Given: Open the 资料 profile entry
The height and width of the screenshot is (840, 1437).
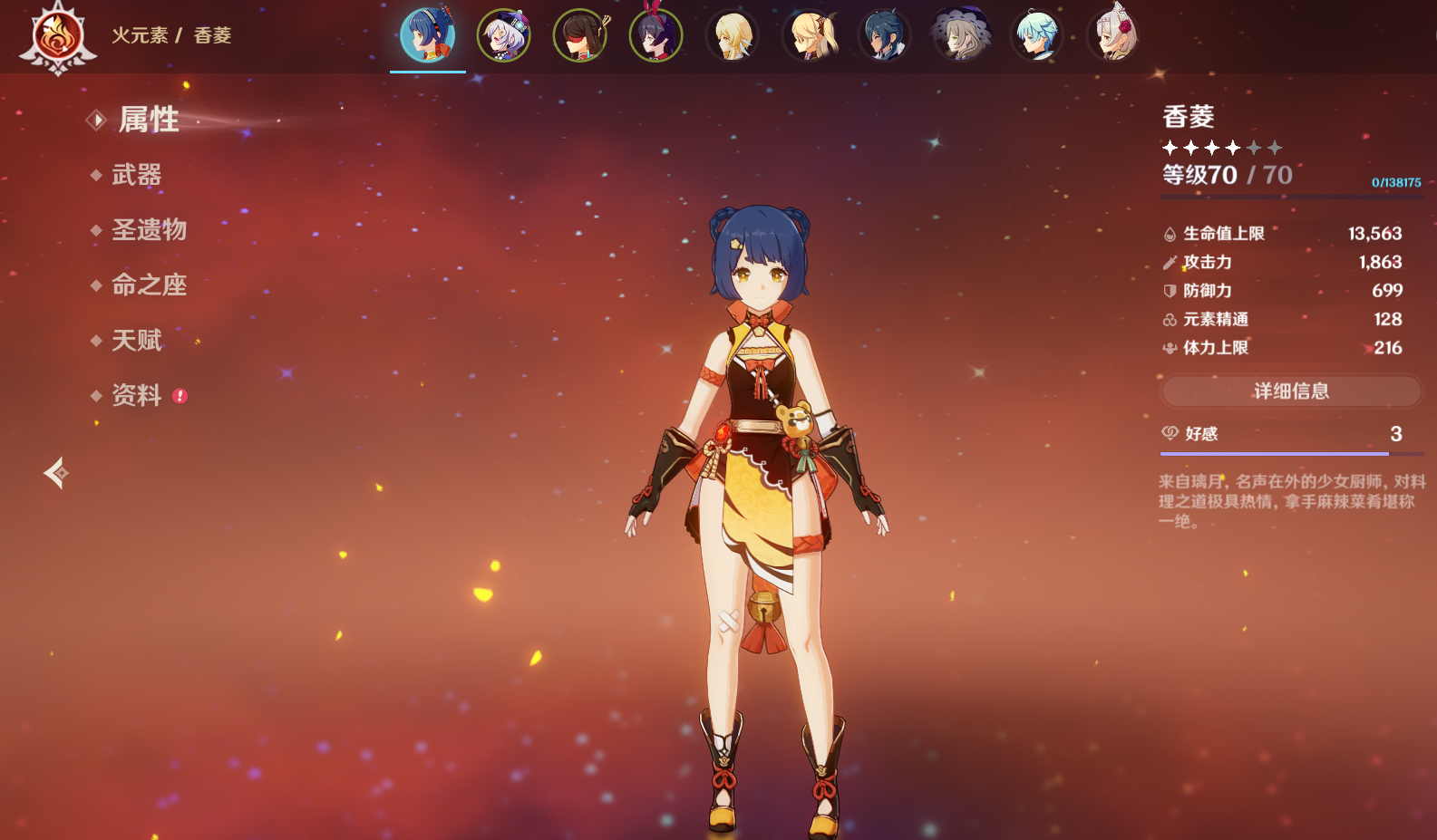Looking at the screenshot, I should [x=136, y=396].
